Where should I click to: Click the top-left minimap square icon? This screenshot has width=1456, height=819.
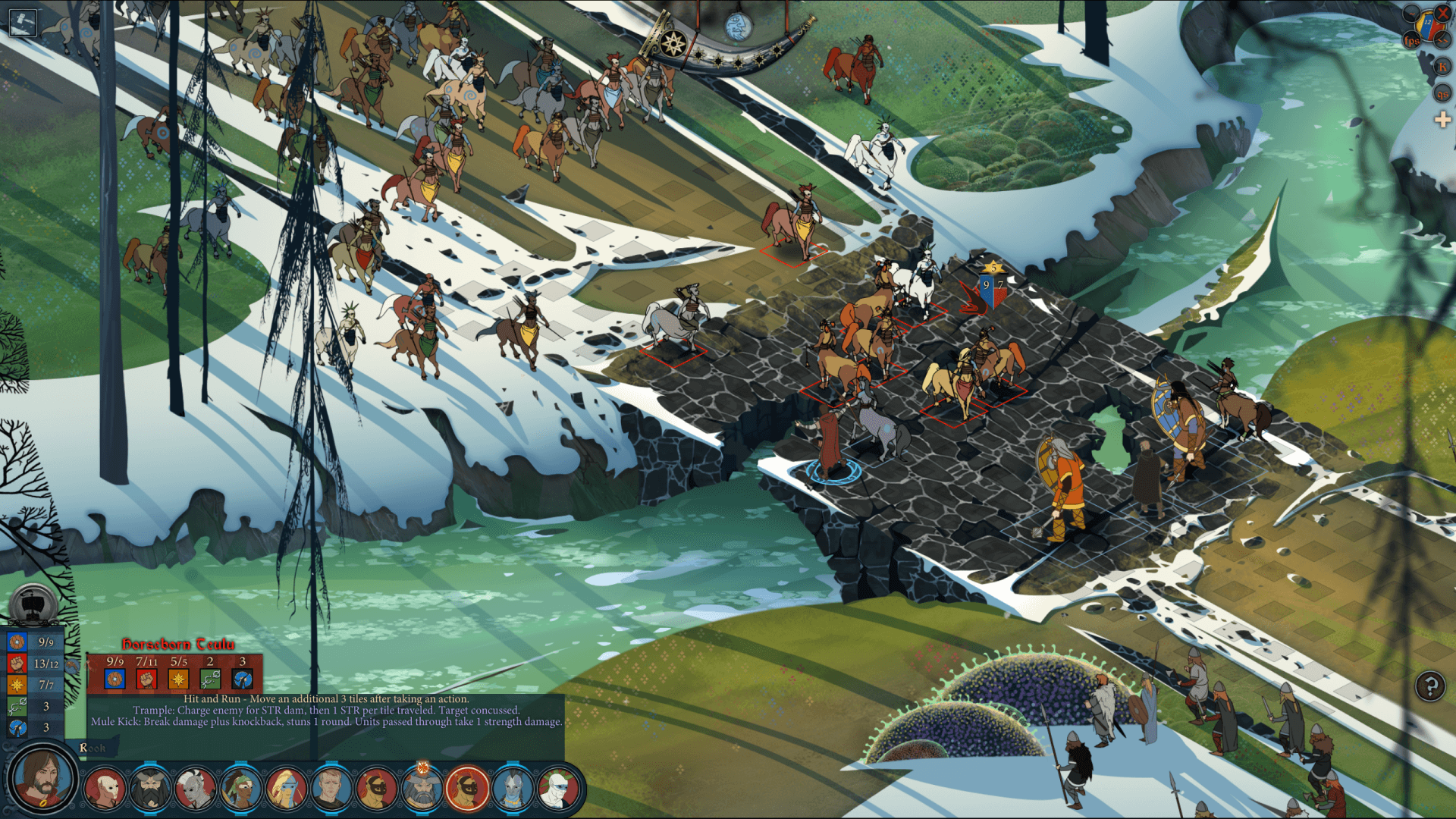point(23,24)
